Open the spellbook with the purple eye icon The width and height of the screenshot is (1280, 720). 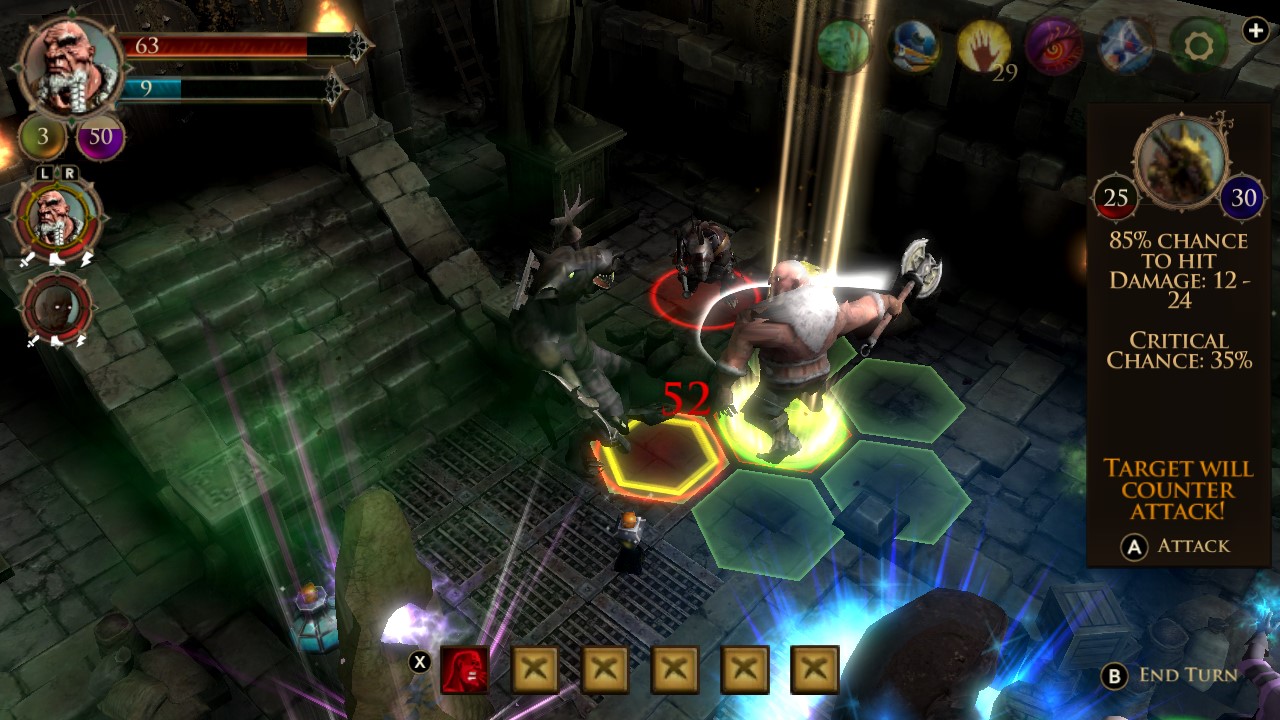coord(1051,45)
